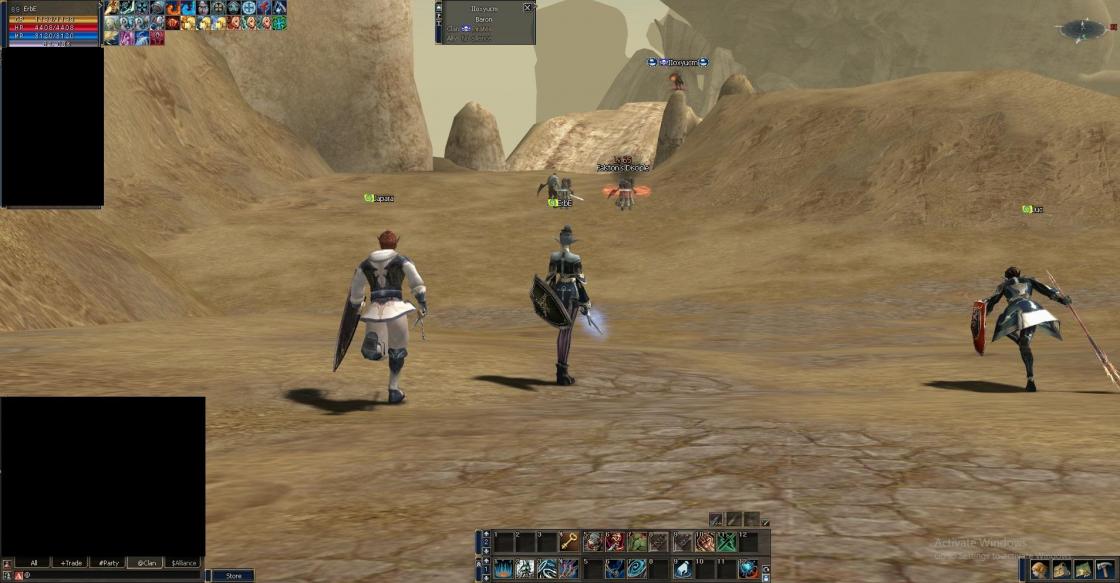Open the +Trade chat tab
1120x583 pixels.
(x=70, y=563)
